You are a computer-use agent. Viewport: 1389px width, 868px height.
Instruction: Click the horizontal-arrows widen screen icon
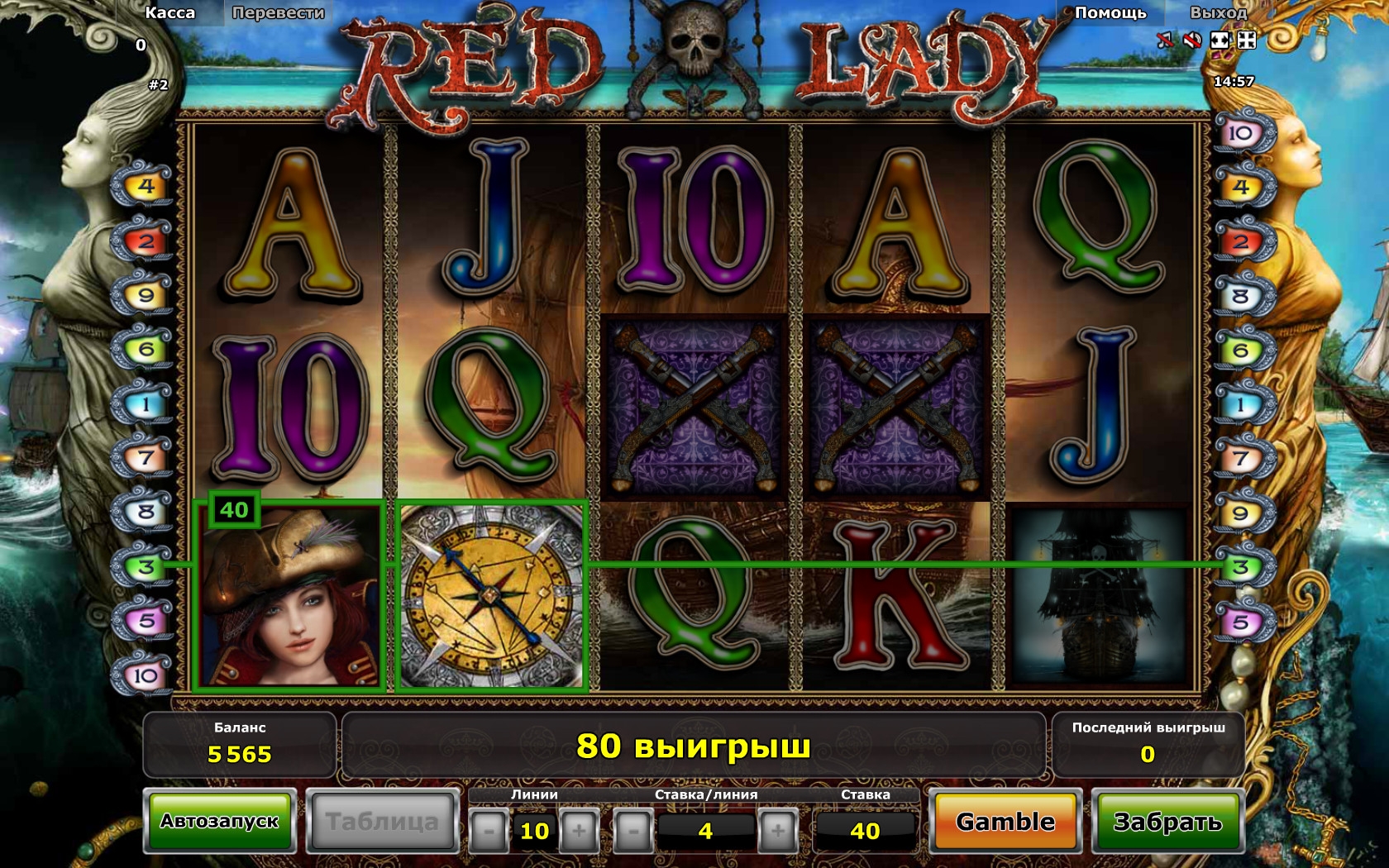coord(1220,41)
